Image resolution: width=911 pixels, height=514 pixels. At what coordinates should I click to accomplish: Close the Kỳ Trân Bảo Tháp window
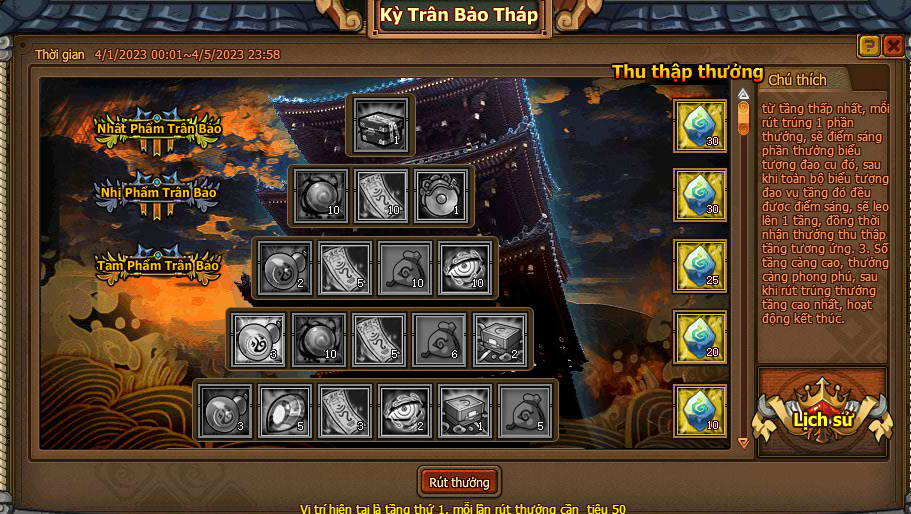tap(893, 45)
